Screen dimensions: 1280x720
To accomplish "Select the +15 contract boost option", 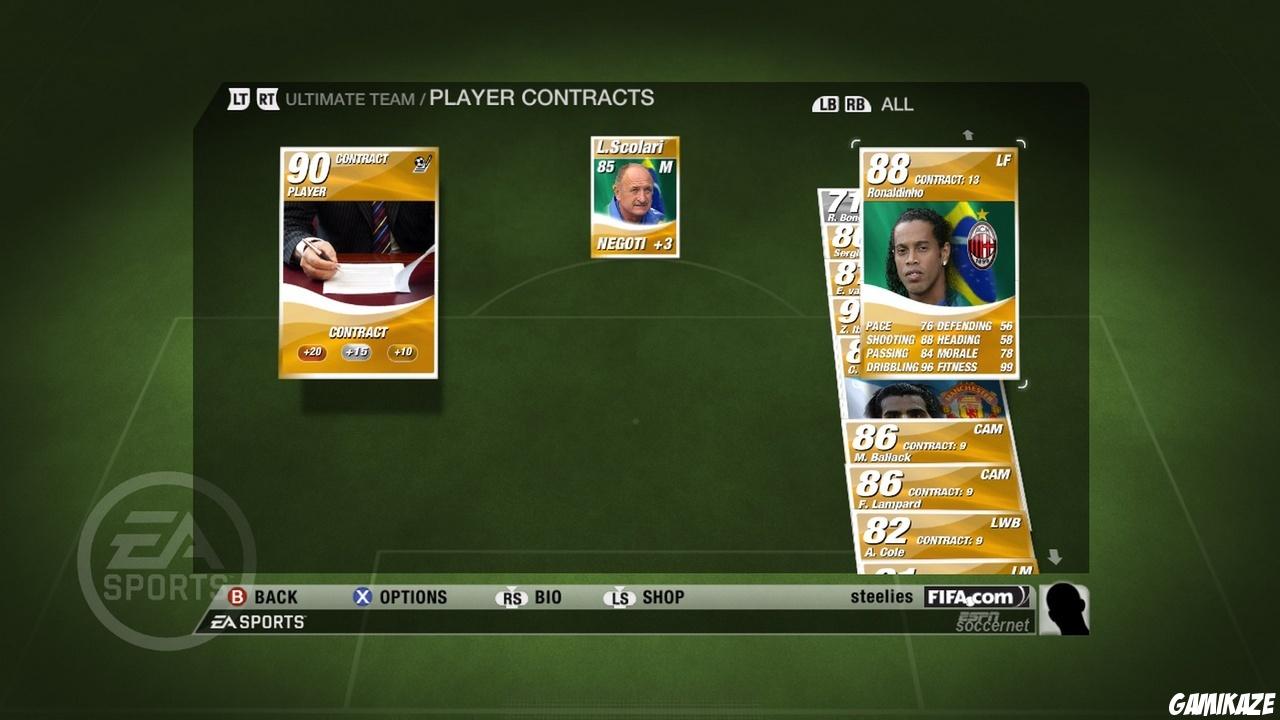I will click(x=357, y=353).
